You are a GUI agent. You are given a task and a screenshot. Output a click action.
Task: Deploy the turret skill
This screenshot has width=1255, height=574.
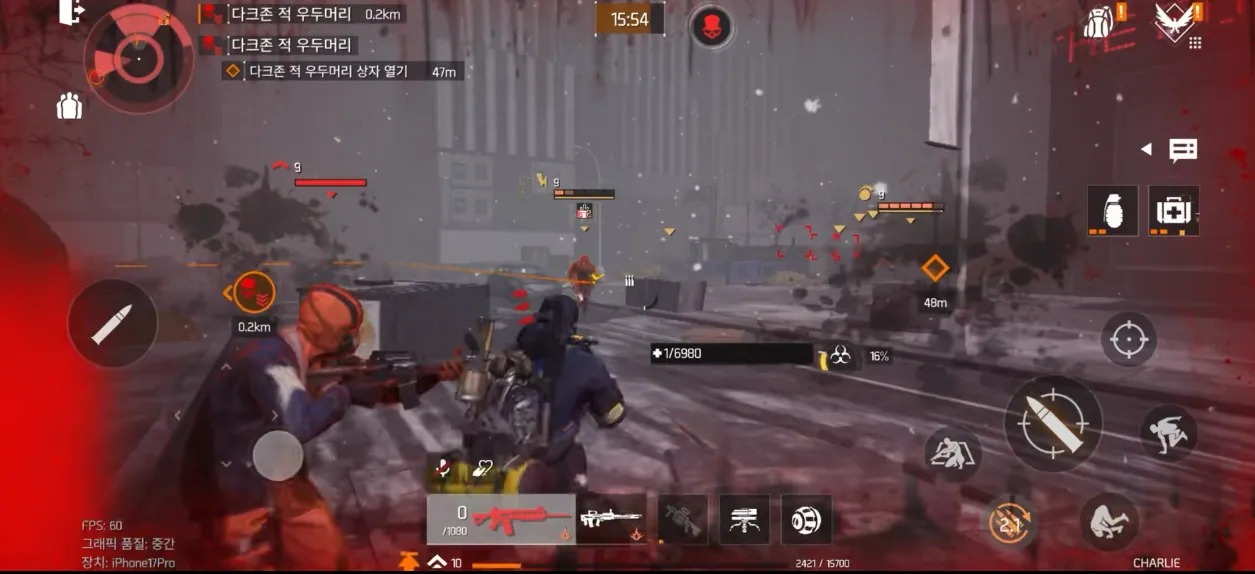click(744, 520)
